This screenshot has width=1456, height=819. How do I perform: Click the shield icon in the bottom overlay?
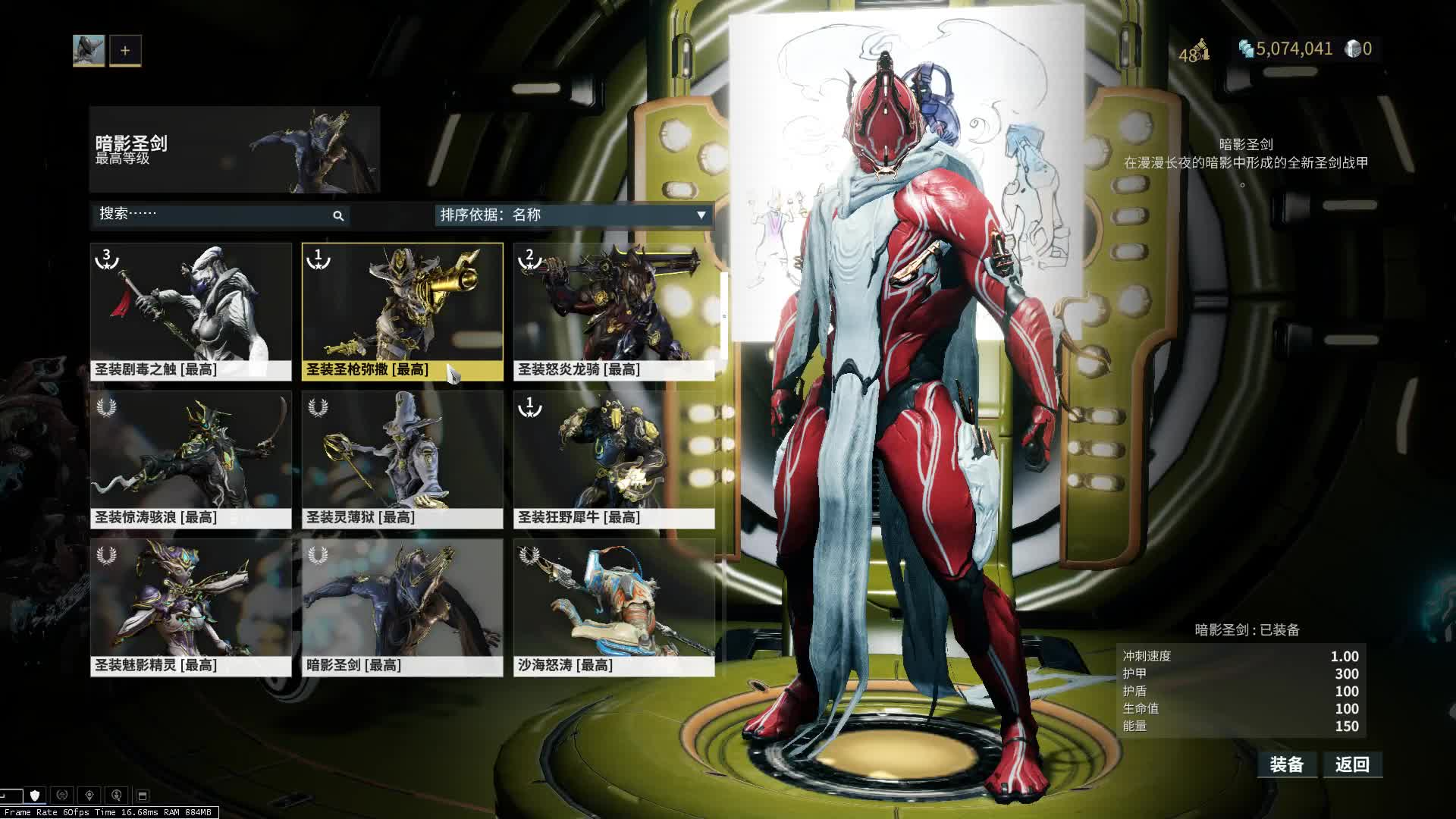[35, 795]
